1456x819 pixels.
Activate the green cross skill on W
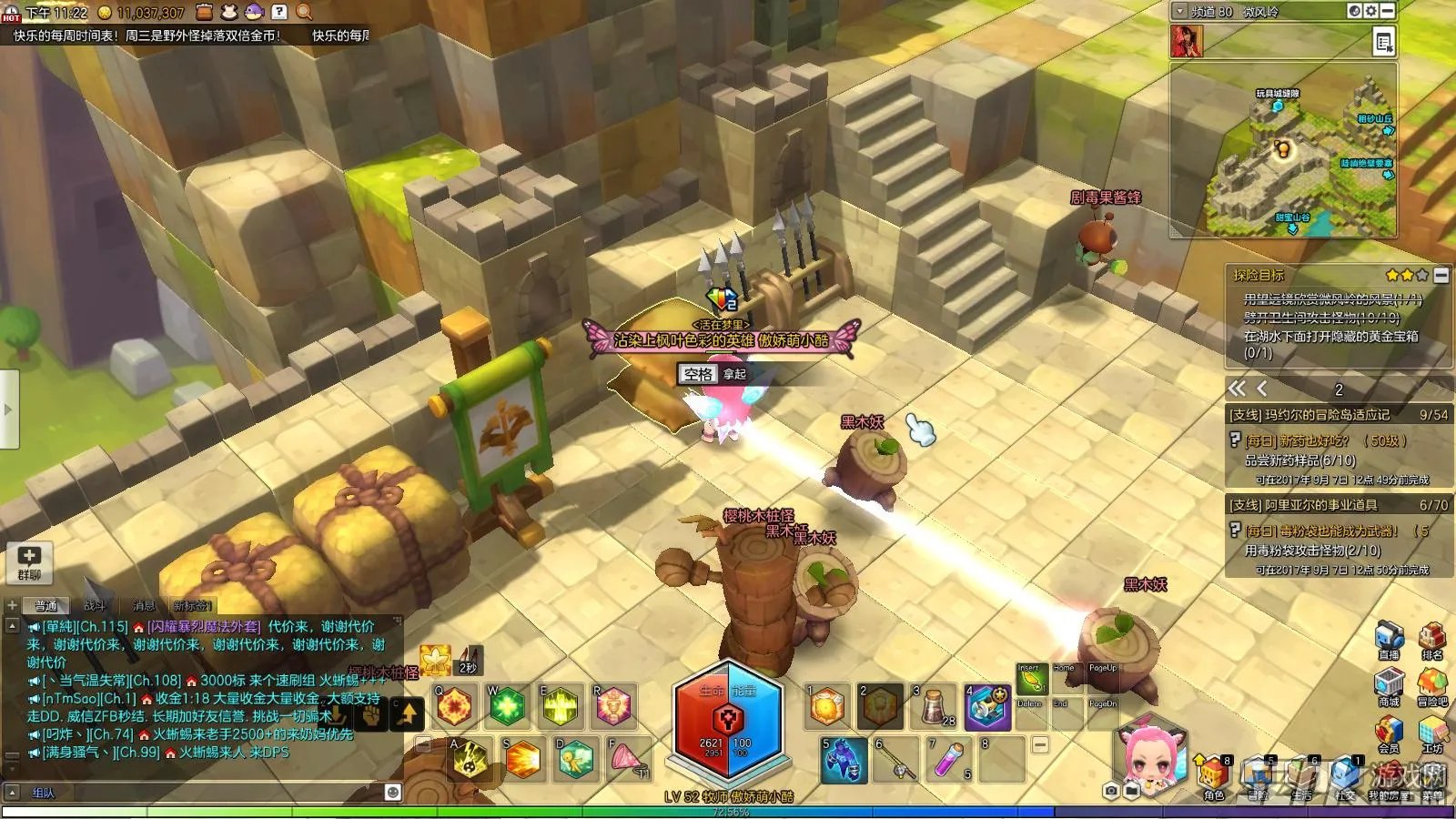pos(508,706)
